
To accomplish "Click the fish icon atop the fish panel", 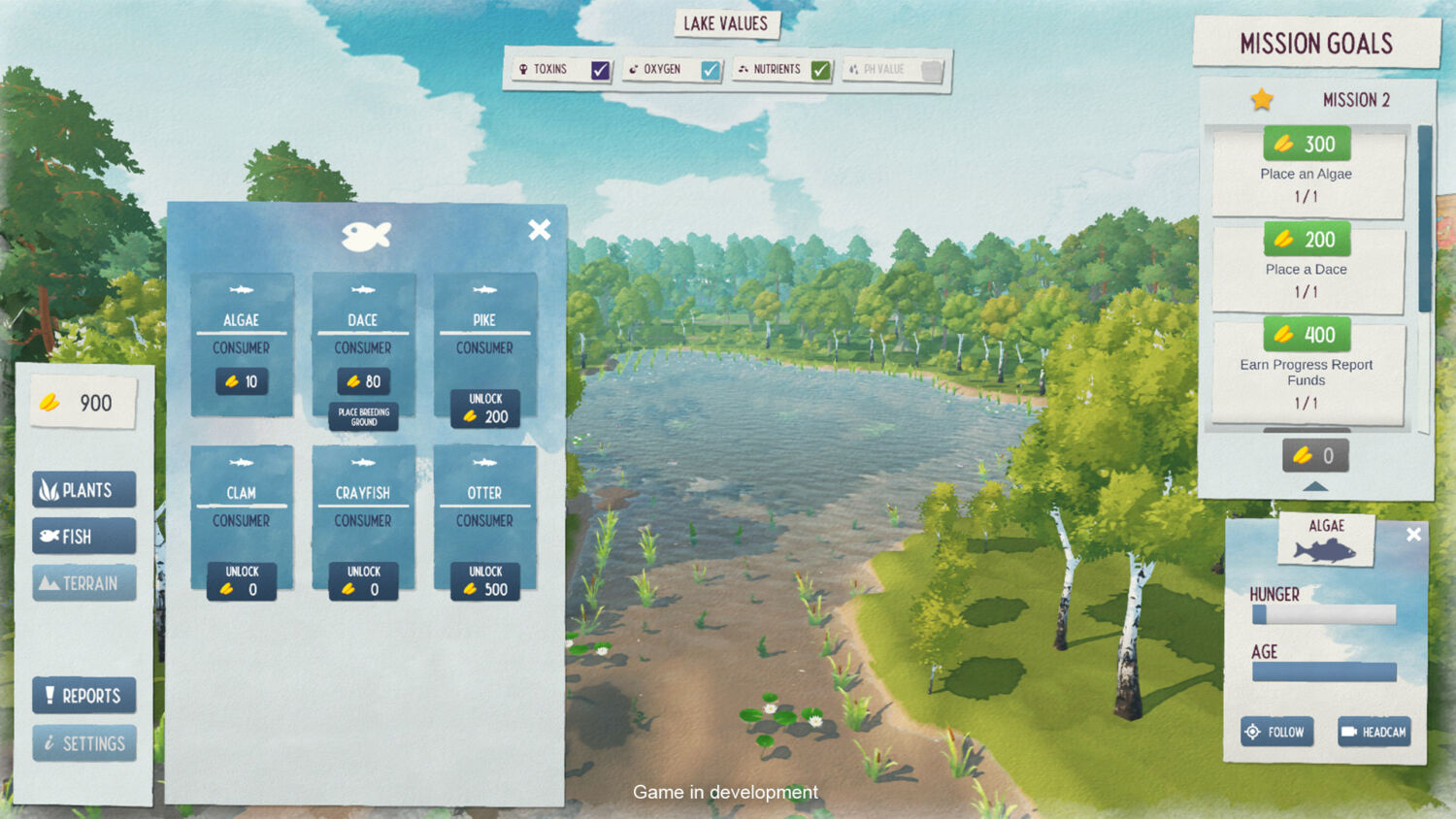I will (366, 233).
